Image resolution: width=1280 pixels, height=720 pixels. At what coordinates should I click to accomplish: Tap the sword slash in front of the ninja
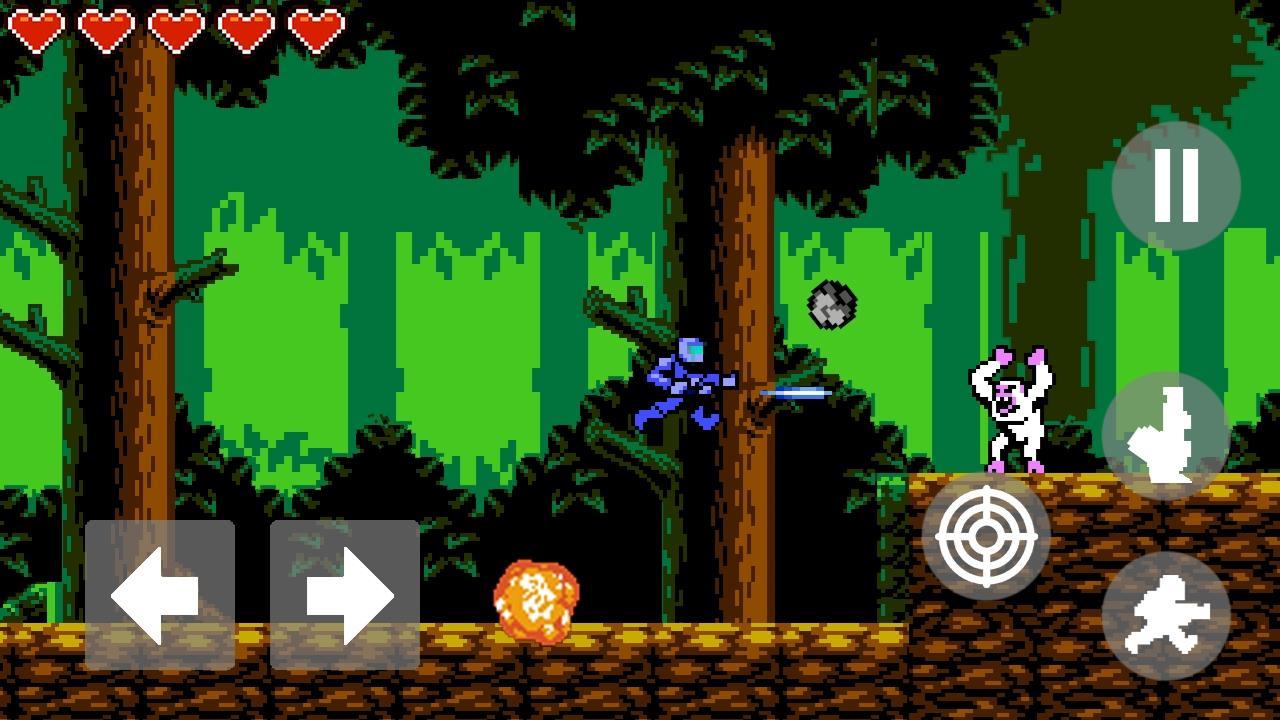pos(795,394)
